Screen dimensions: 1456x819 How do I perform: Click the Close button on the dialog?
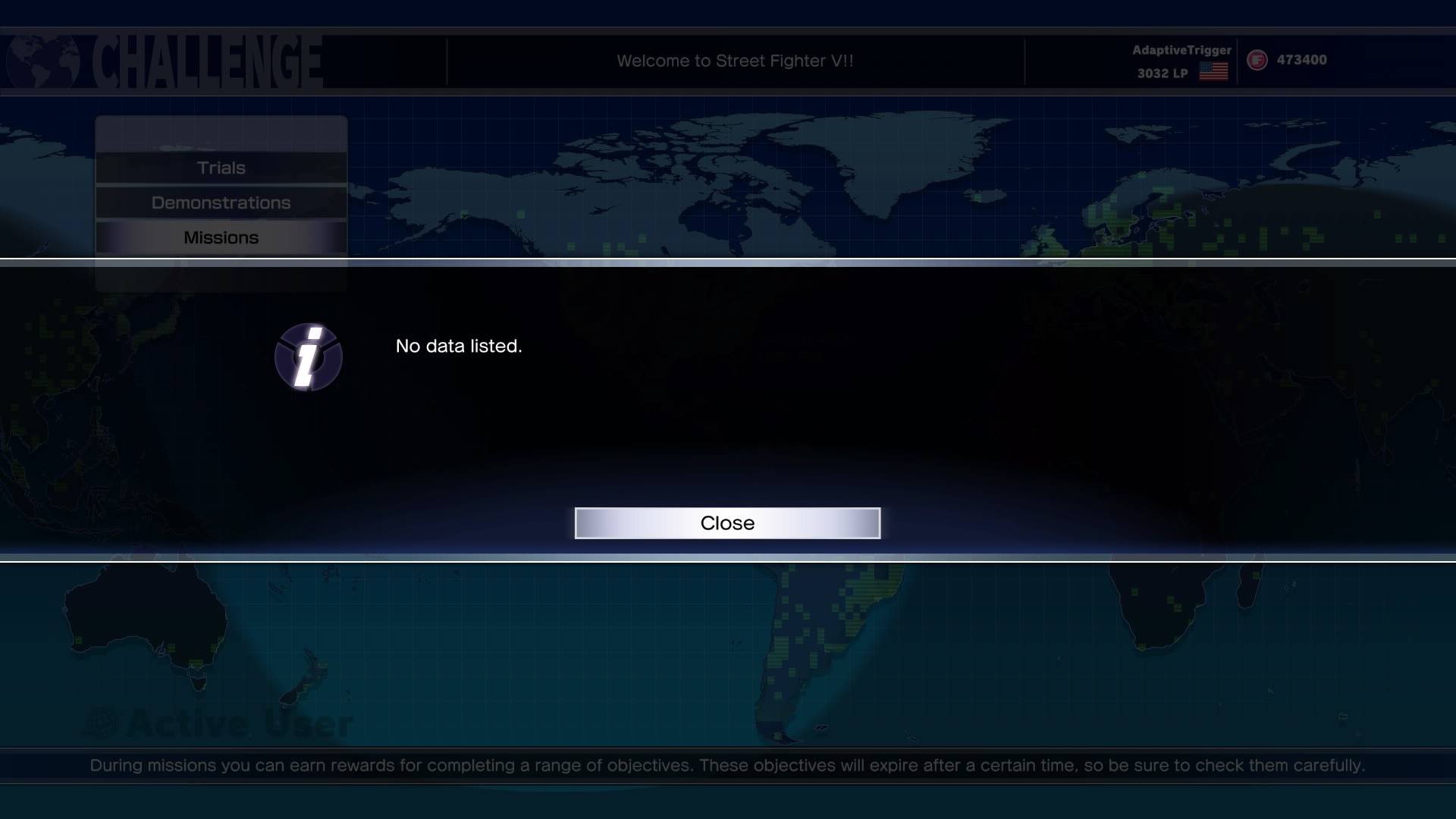tap(727, 522)
